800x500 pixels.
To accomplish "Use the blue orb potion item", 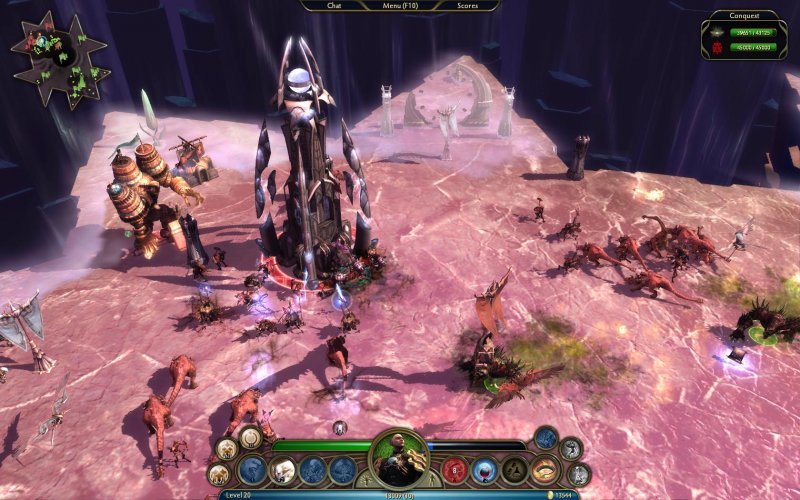I will click(x=485, y=469).
